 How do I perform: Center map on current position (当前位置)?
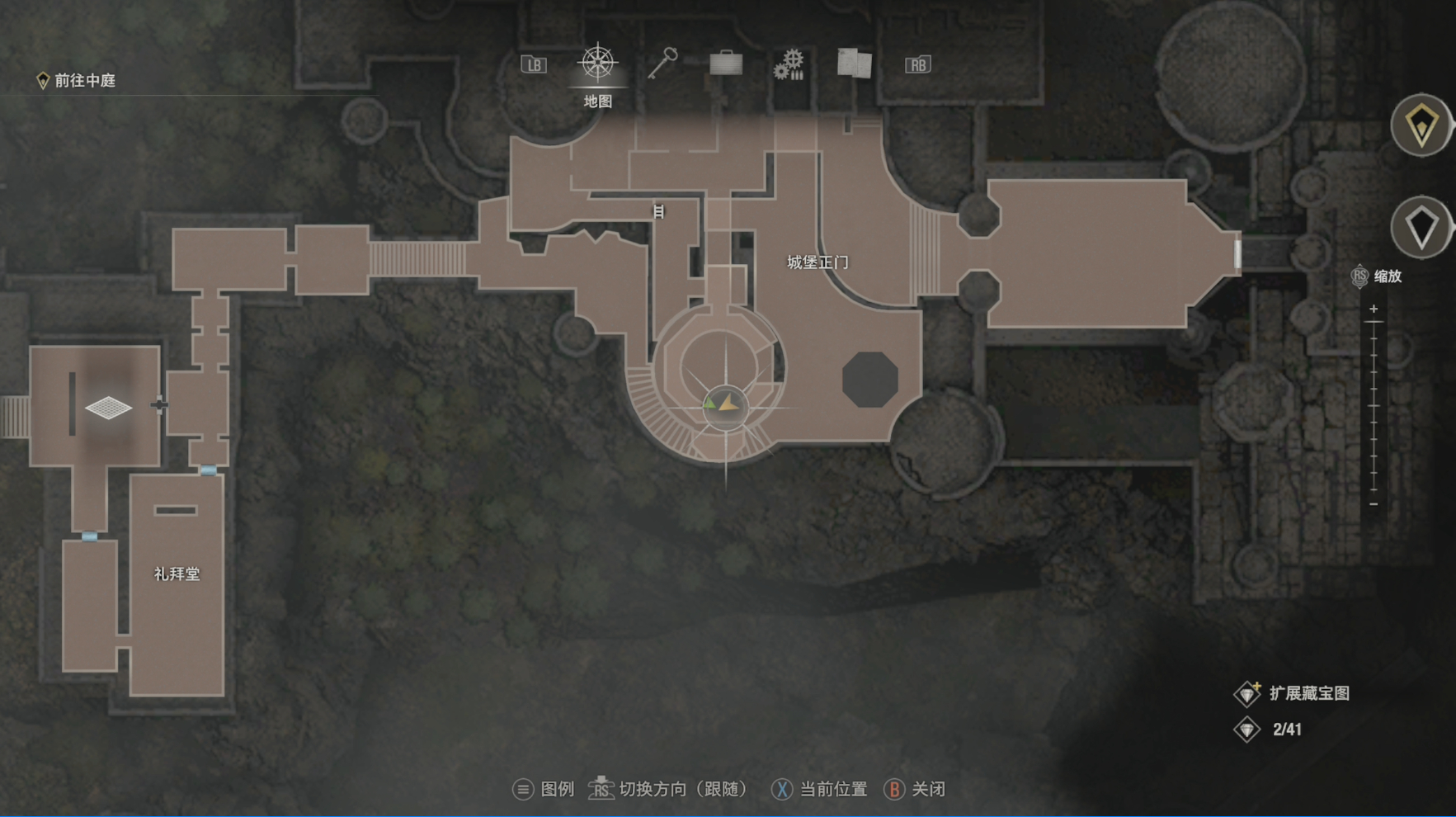pyautogui.click(x=819, y=789)
